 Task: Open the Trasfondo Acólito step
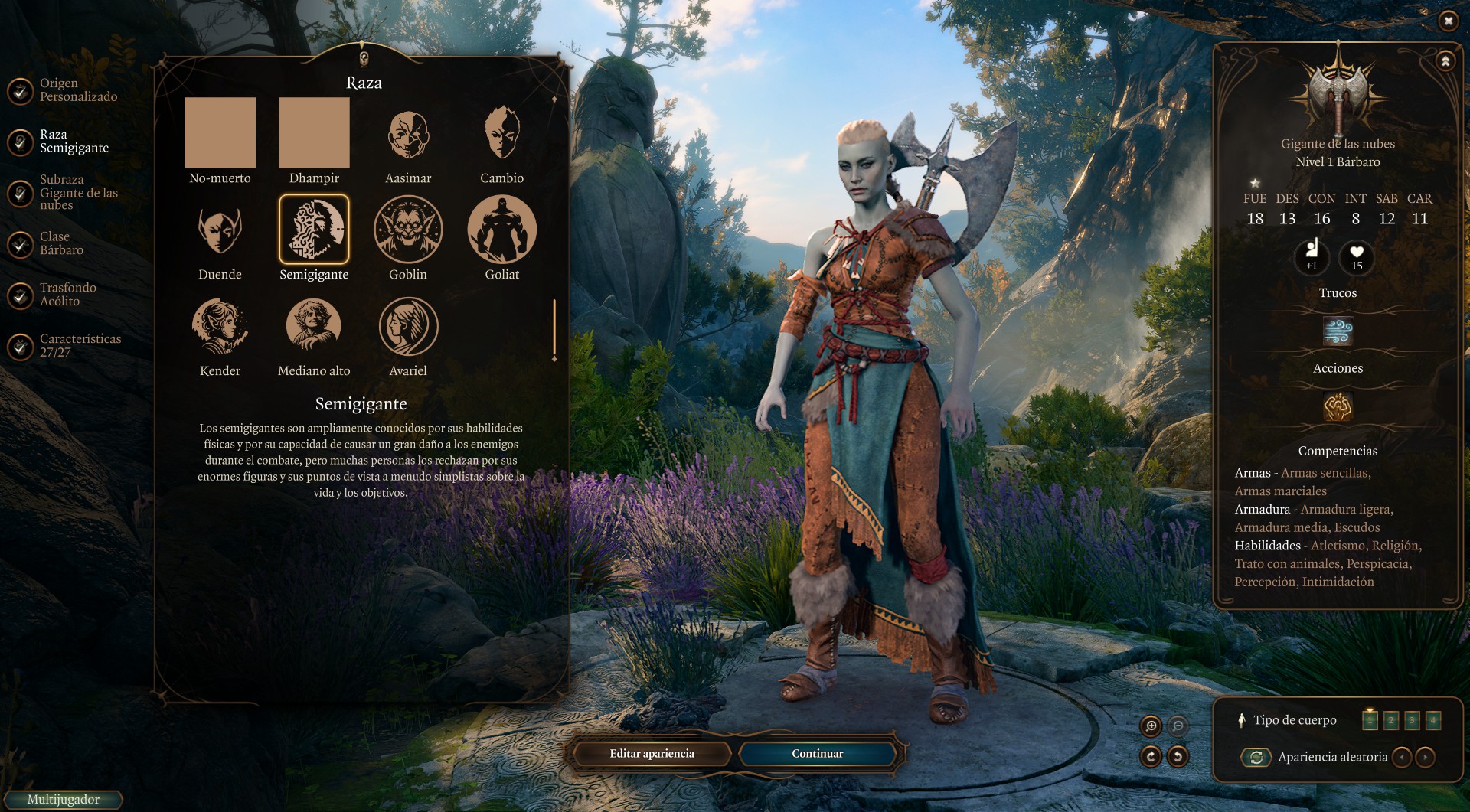(x=67, y=295)
